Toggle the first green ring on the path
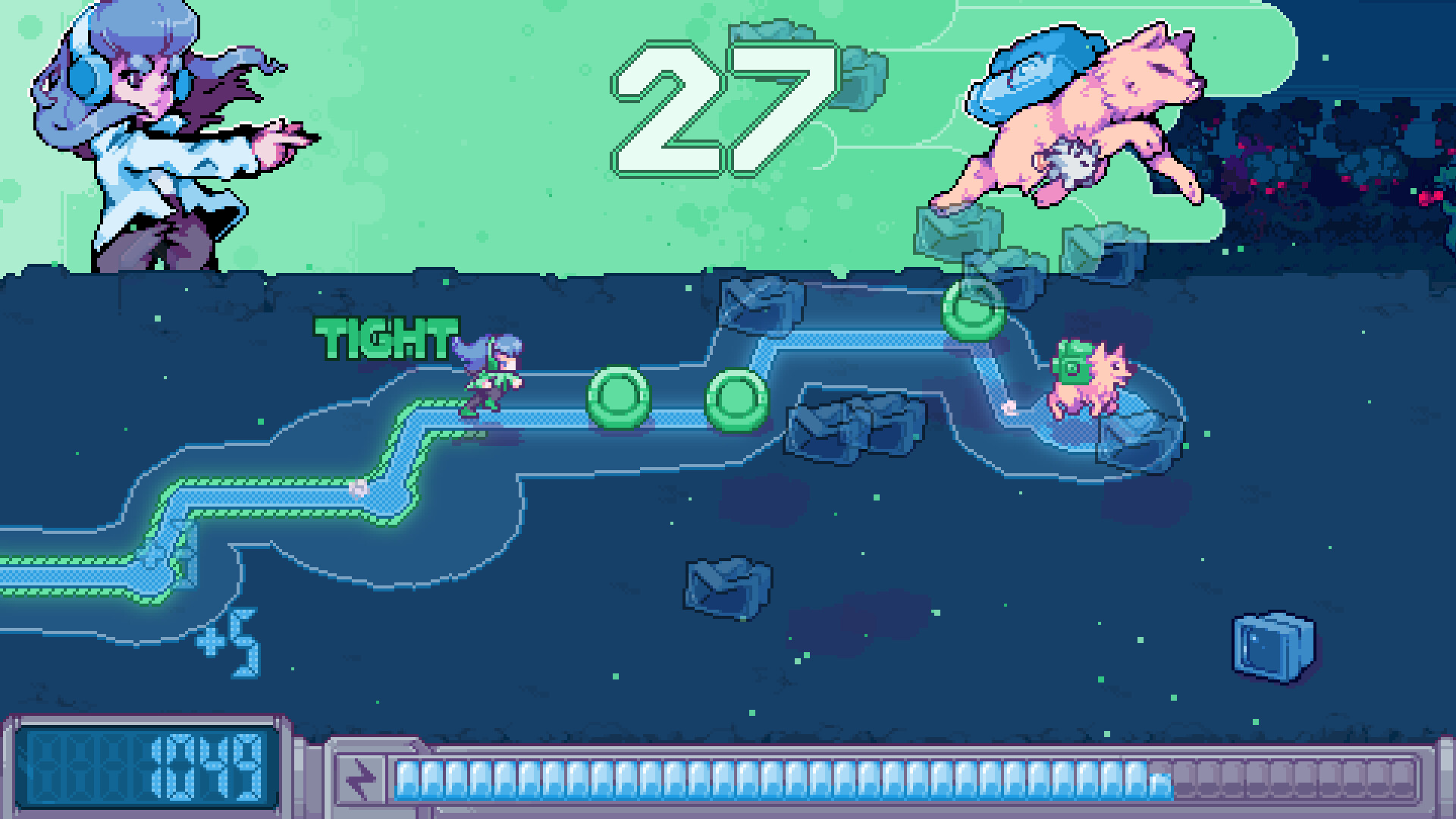This screenshot has height=819, width=1456. [x=617, y=398]
